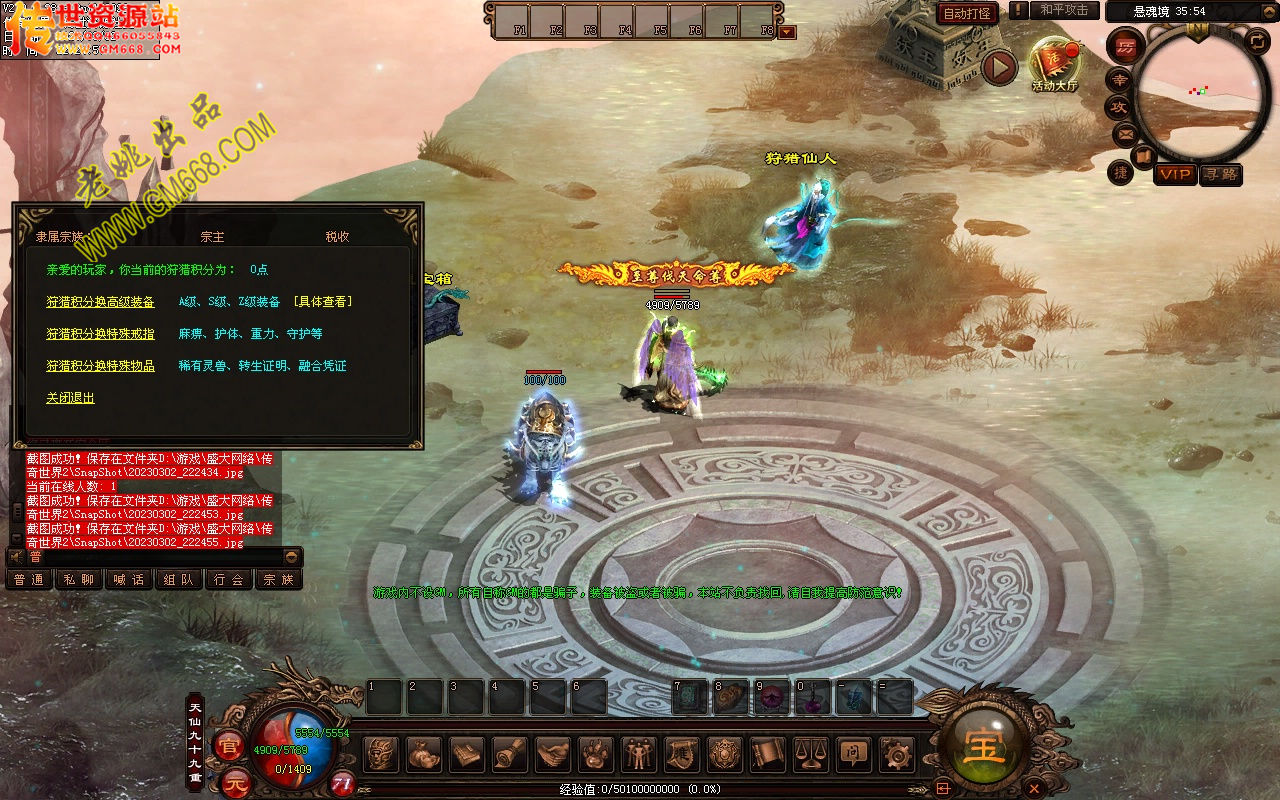
Task: Open the handshake trade icon
Action: click(x=552, y=754)
